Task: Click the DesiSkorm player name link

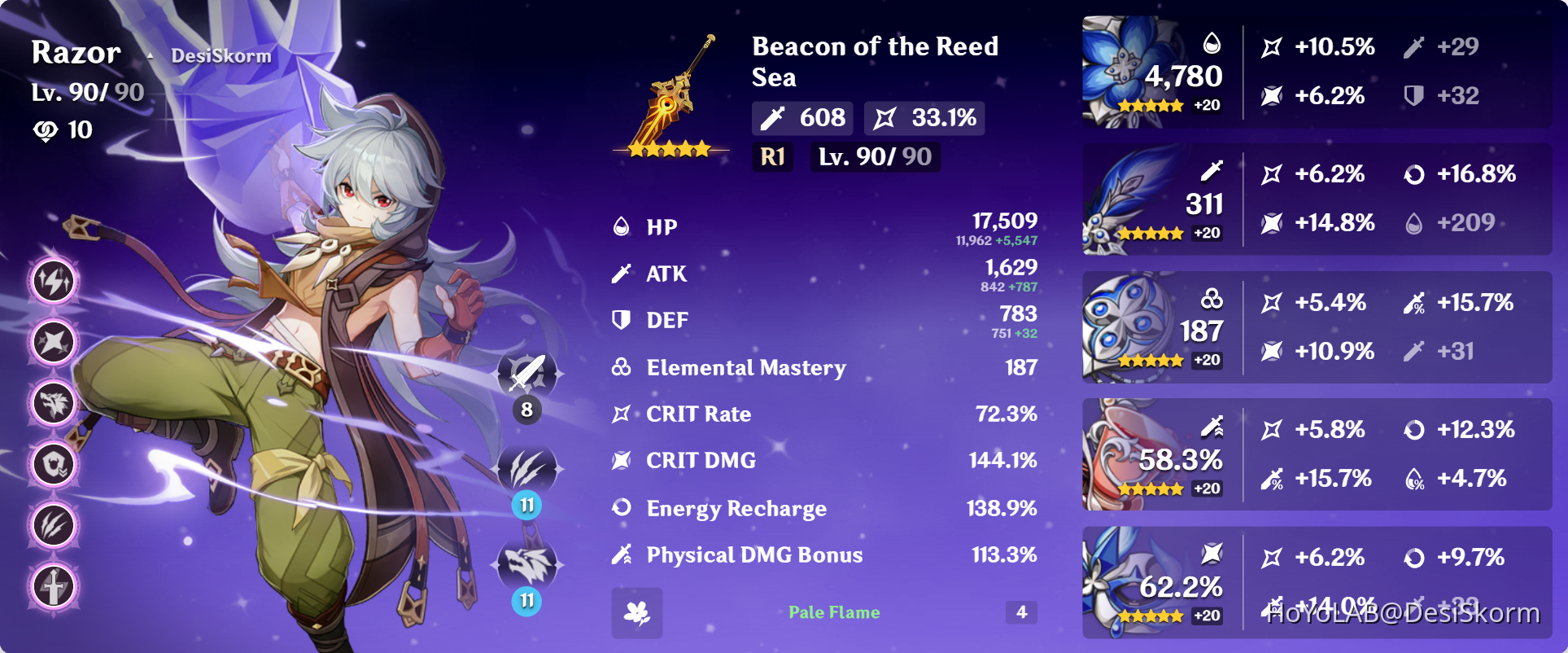Action: pyautogui.click(x=218, y=55)
